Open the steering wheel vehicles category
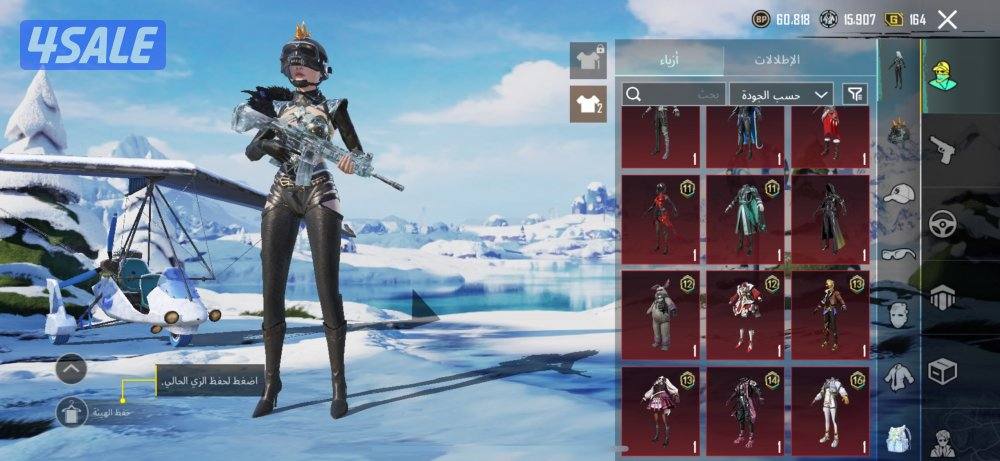 pos(943,223)
